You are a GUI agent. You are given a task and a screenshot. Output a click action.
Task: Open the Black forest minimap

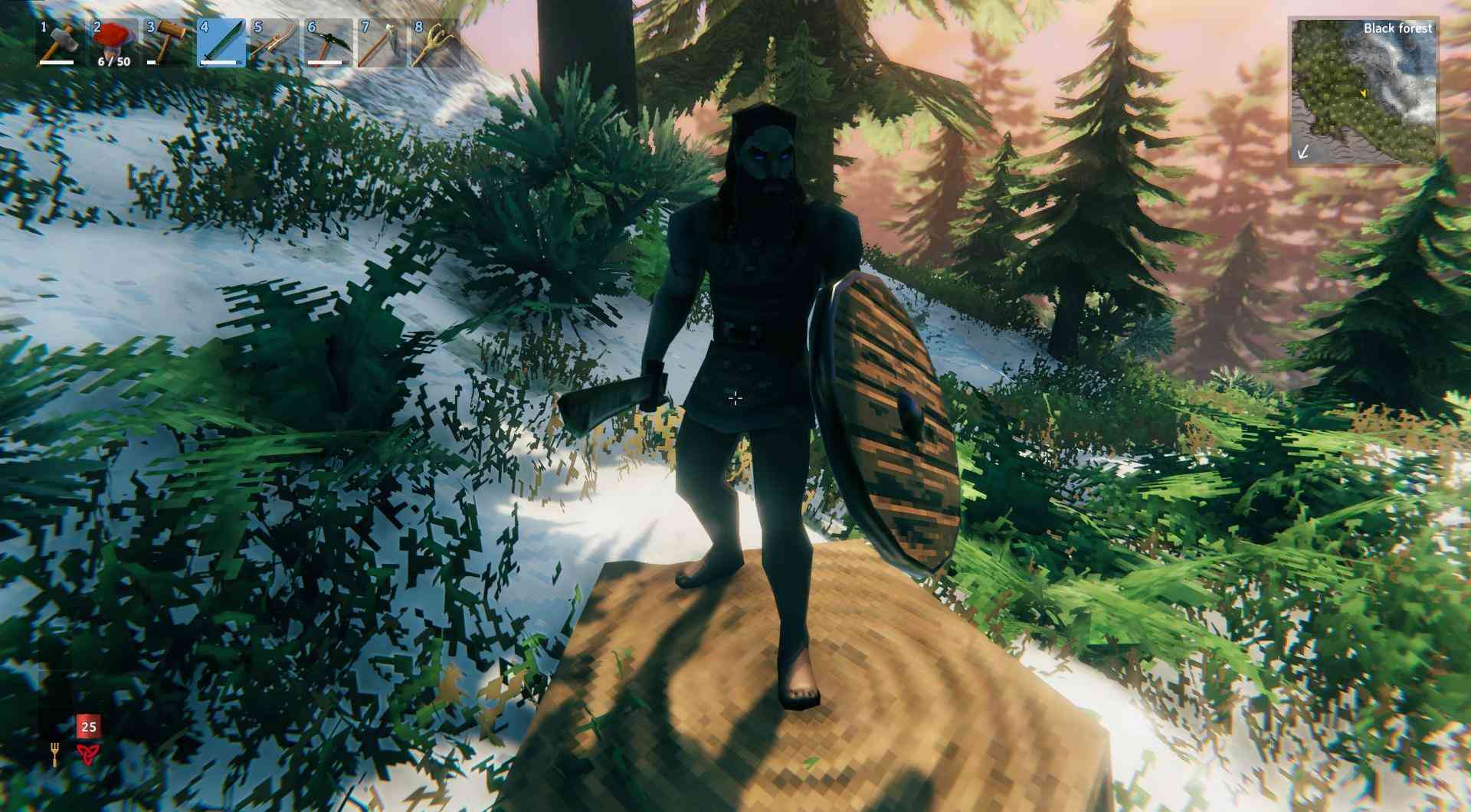1363,92
